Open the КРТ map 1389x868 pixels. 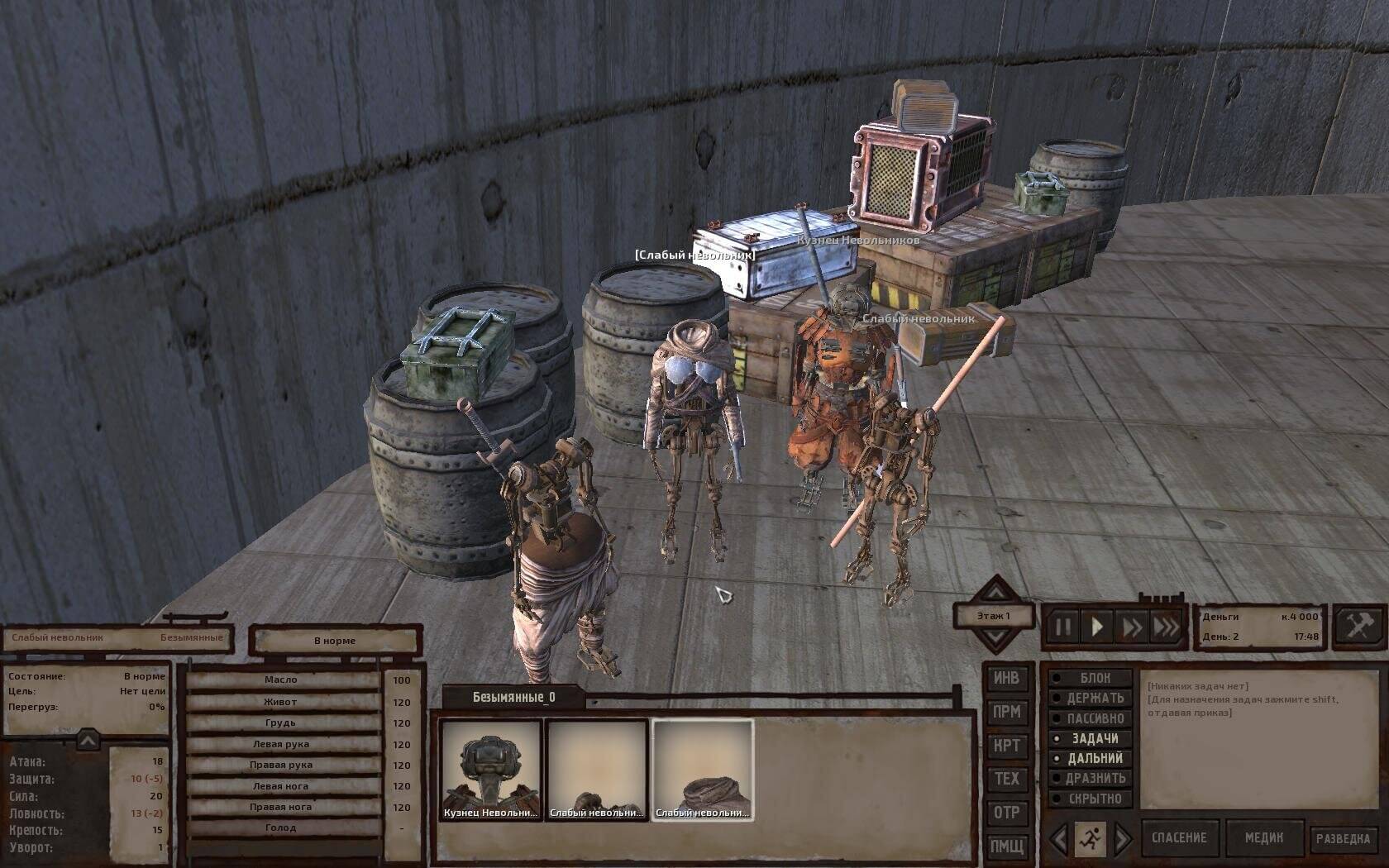(x=1006, y=746)
